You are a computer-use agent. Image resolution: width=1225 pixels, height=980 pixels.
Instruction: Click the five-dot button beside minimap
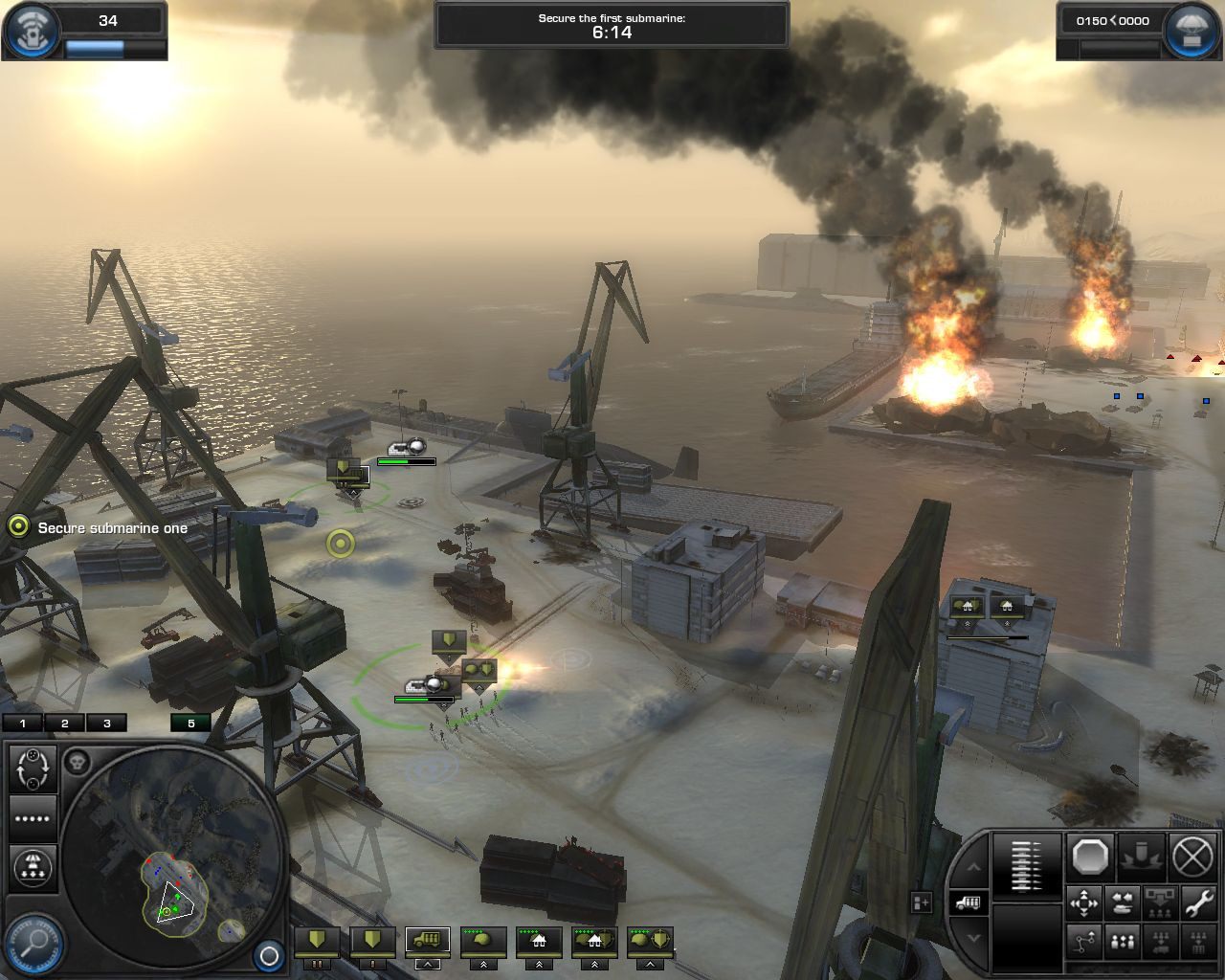33,818
